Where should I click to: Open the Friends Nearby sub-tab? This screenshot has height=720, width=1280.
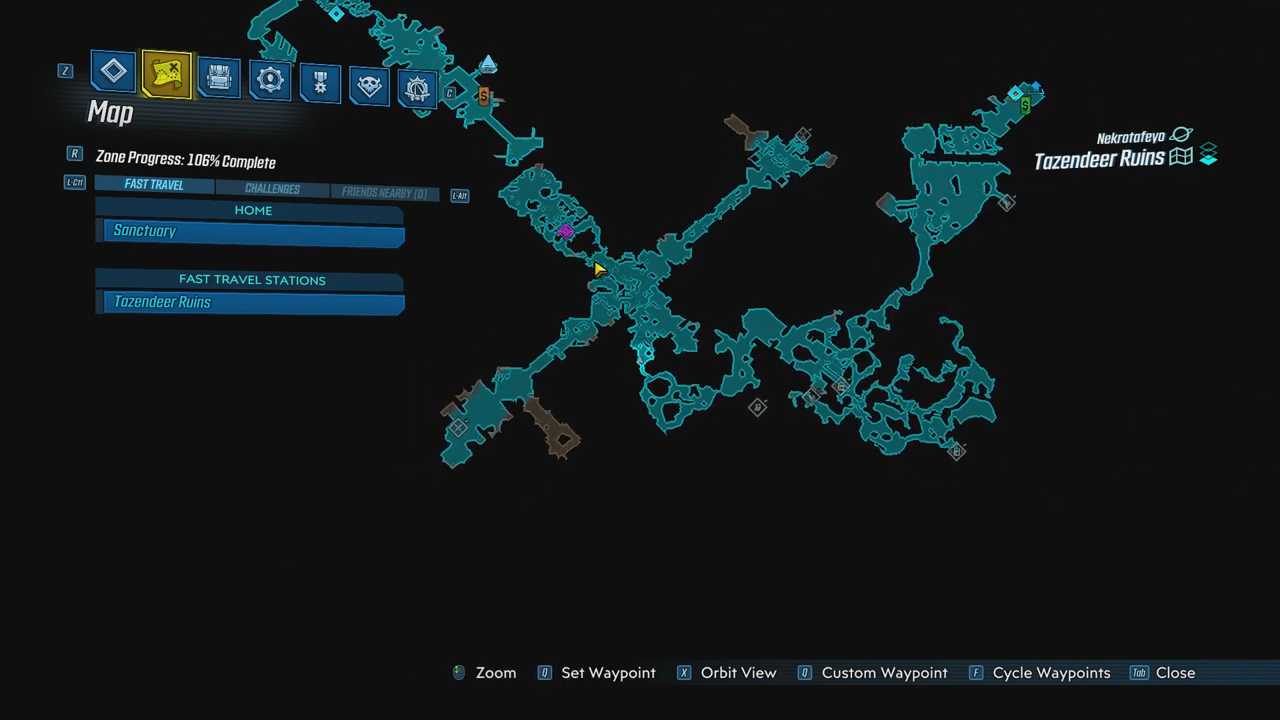click(384, 193)
